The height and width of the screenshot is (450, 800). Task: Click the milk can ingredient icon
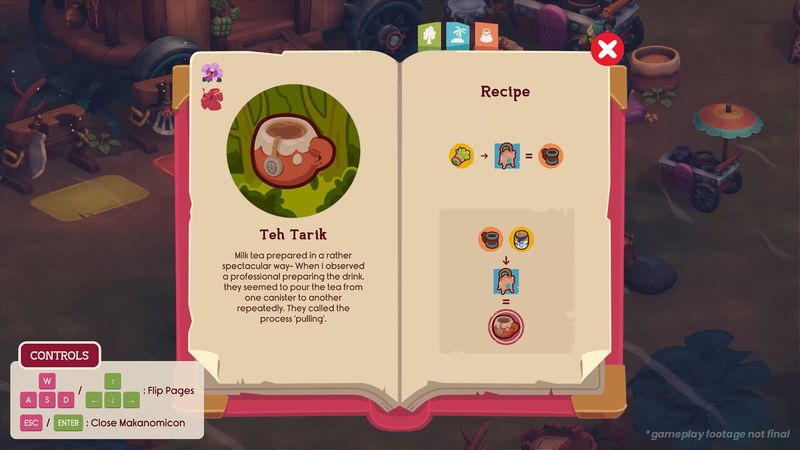(520, 239)
